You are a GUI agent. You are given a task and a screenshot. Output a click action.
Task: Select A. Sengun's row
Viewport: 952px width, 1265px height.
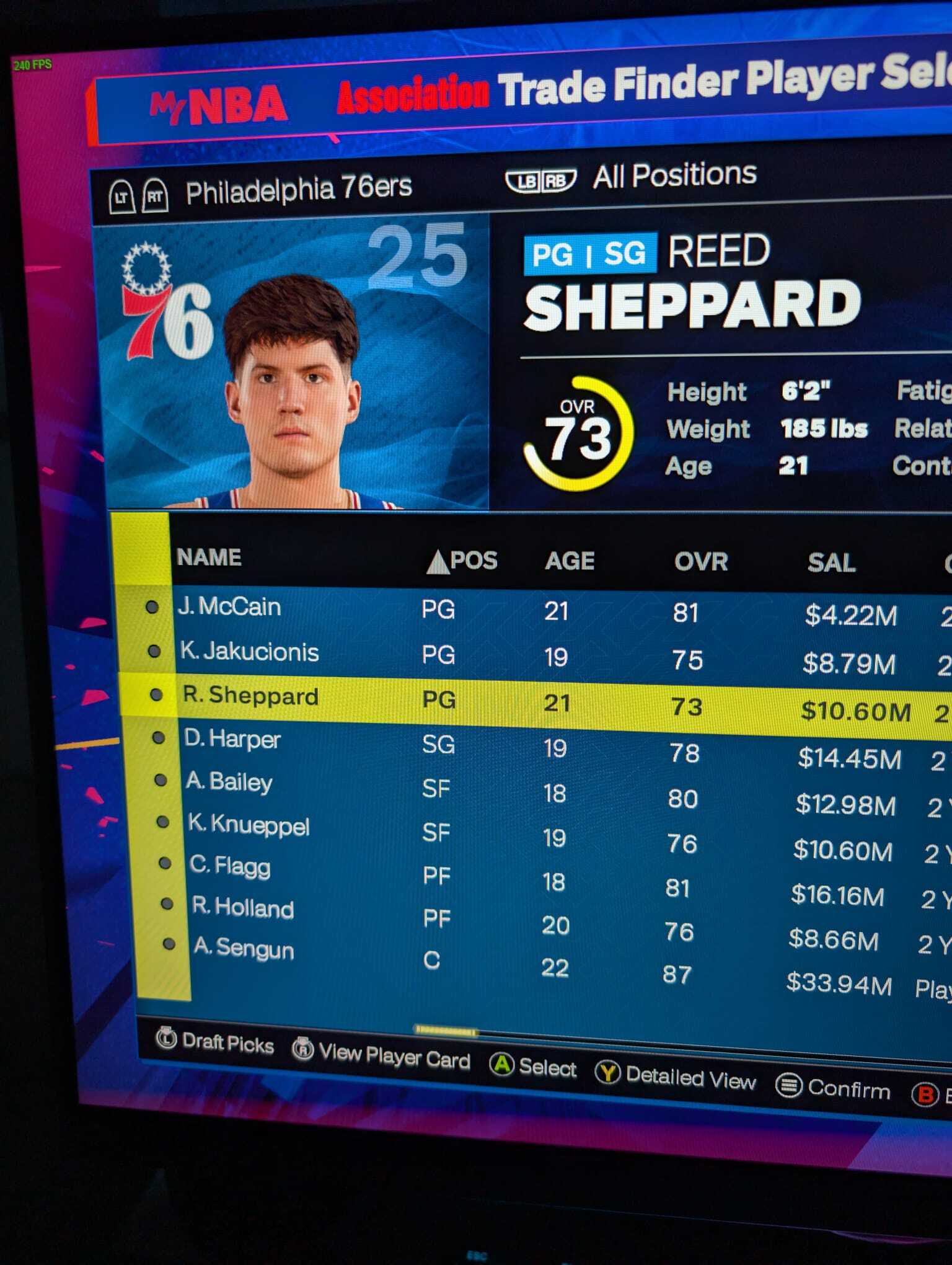click(x=244, y=949)
